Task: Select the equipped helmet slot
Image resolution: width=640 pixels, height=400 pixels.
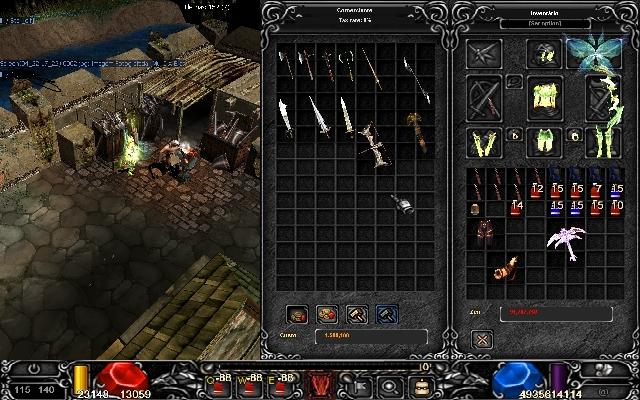Action: pos(543,54)
